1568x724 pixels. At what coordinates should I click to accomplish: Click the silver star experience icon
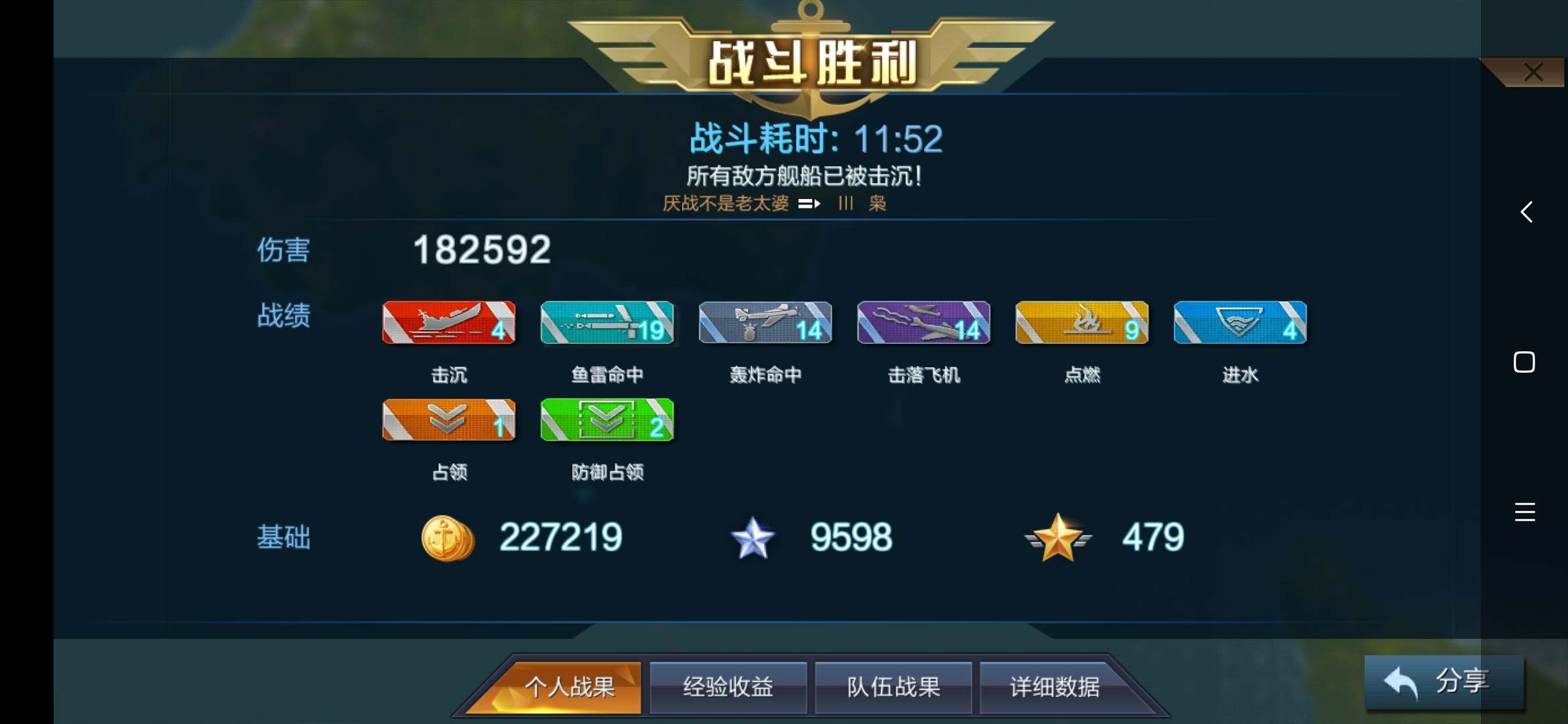753,536
